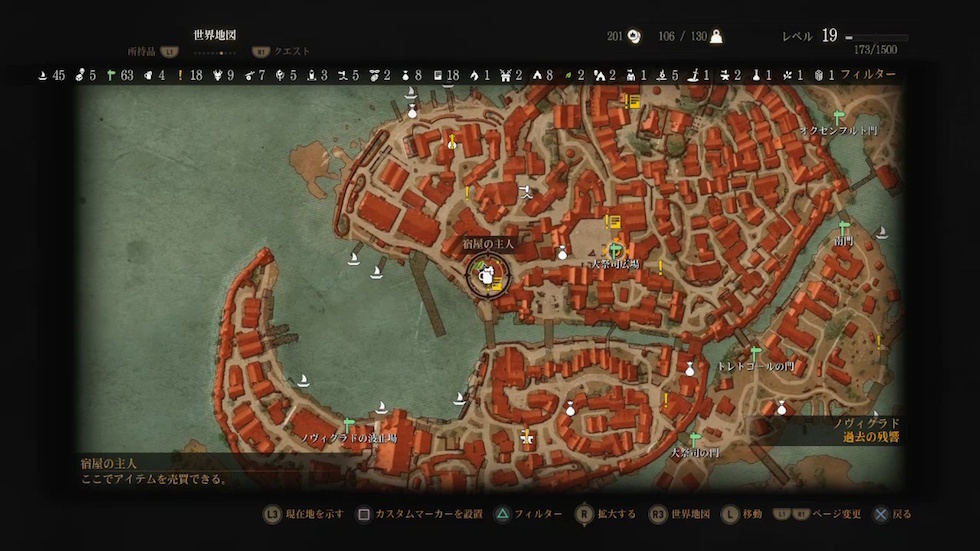Click the World Map title at top
The image size is (980, 551).
[215, 35]
